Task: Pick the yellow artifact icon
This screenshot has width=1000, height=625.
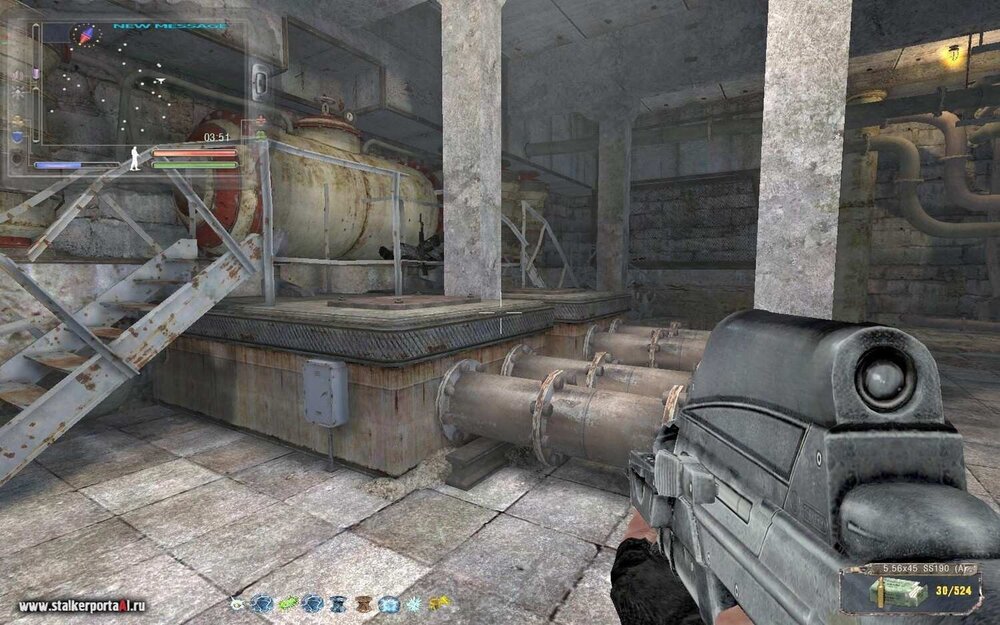Action: pyautogui.click(x=438, y=603)
